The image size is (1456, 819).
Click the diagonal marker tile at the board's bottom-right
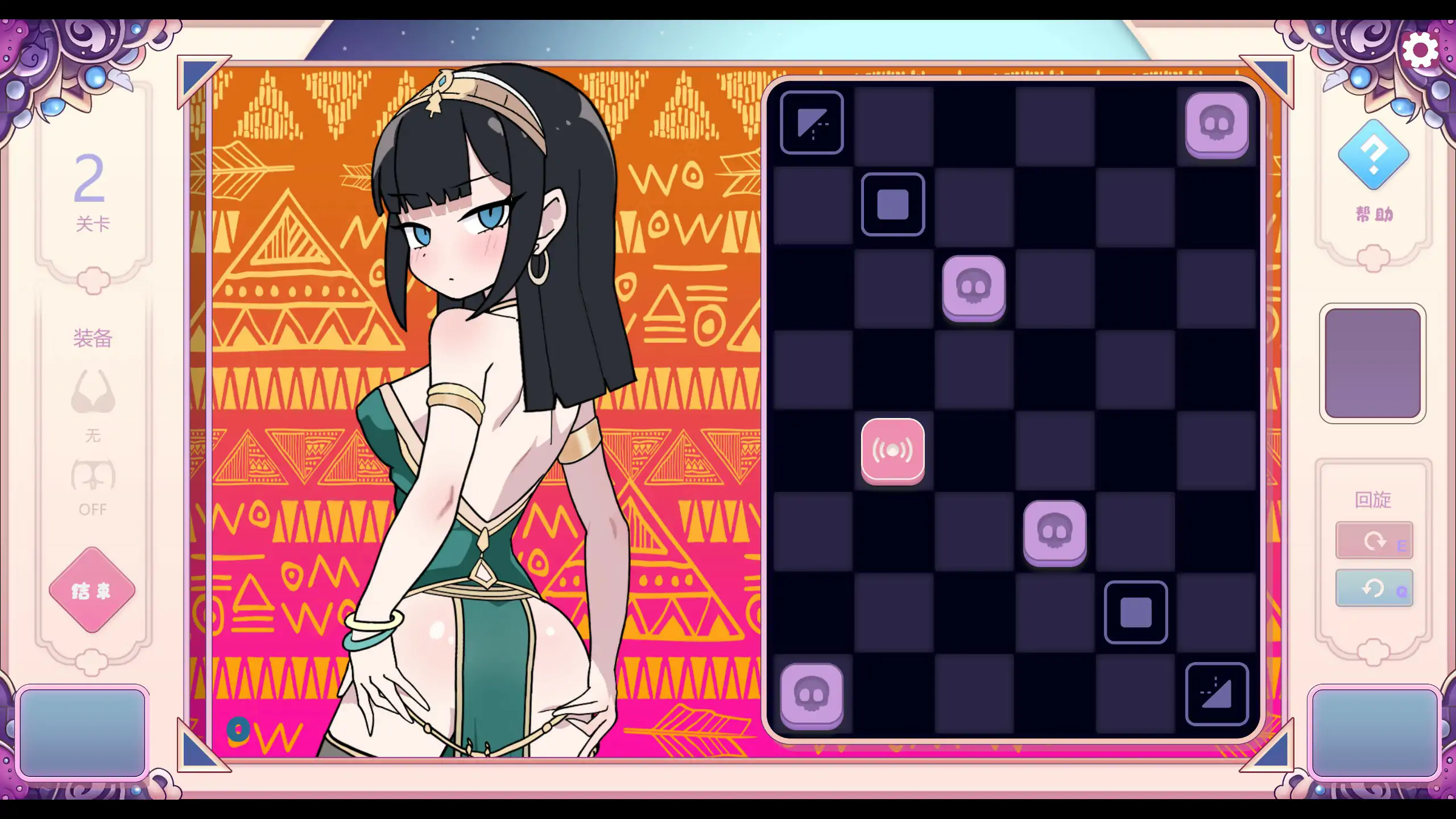pyautogui.click(x=1217, y=694)
